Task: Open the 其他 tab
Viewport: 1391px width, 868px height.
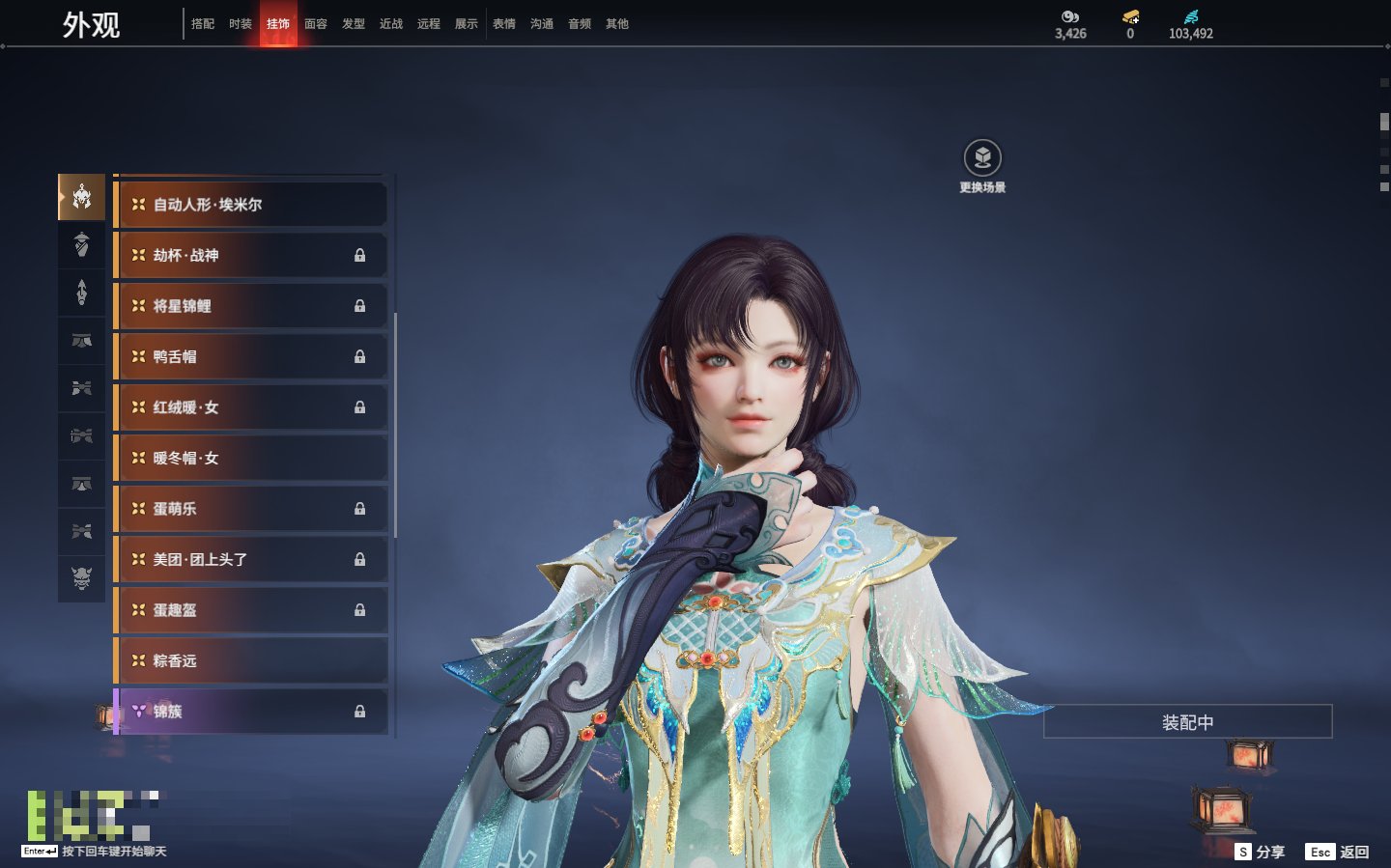Action: click(617, 24)
